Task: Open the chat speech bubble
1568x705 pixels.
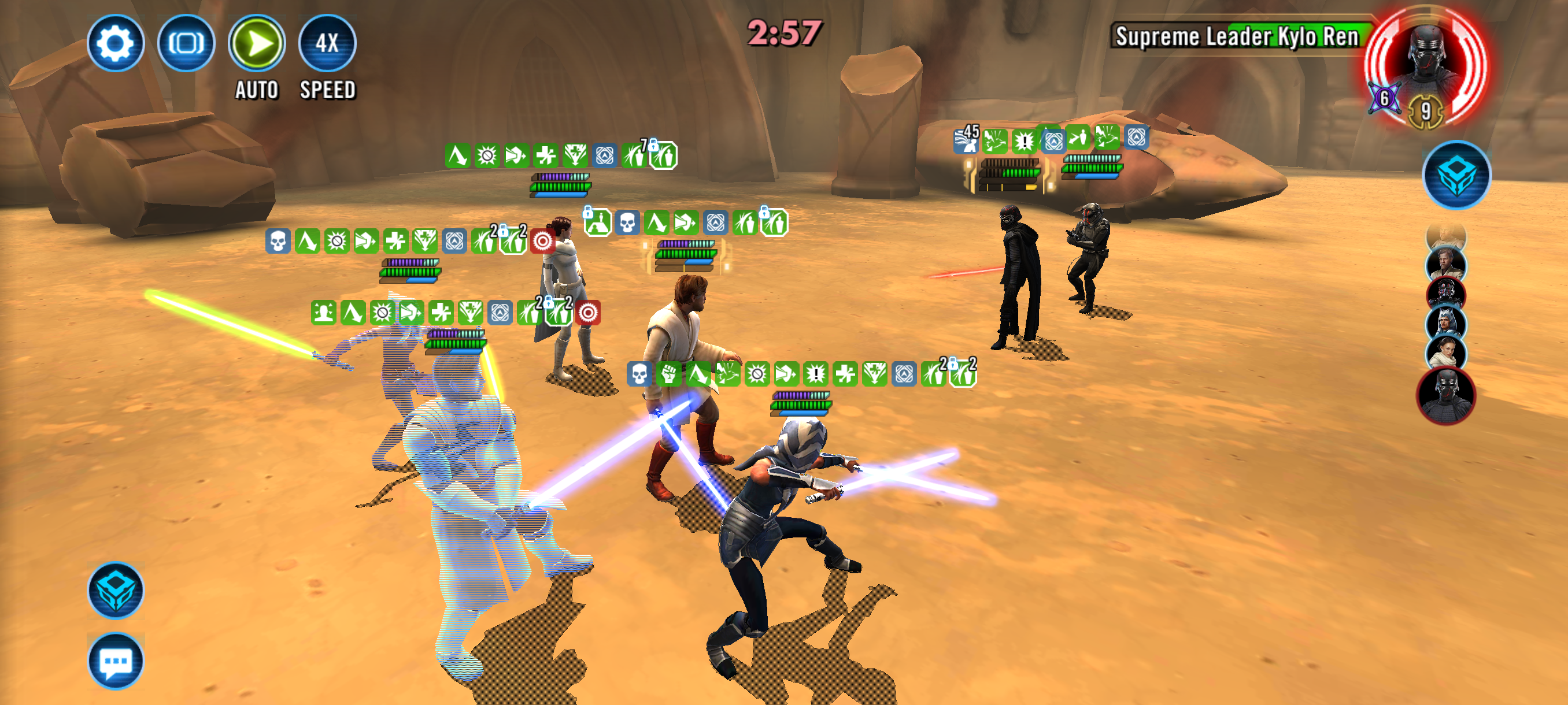Action: pyautogui.click(x=116, y=661)
